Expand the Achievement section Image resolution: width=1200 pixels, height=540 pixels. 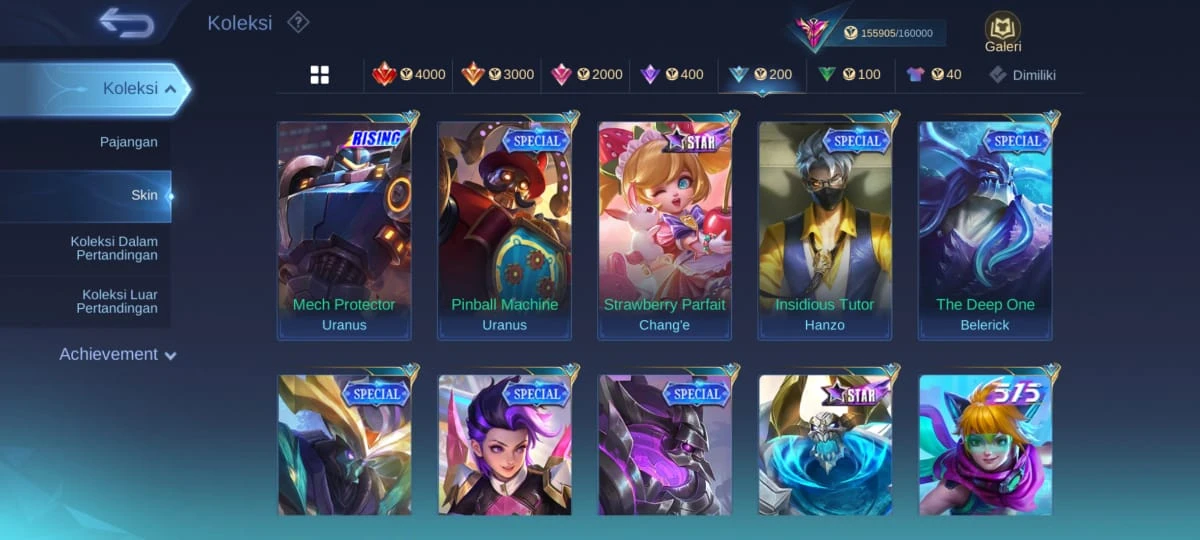tap(118, 354)
